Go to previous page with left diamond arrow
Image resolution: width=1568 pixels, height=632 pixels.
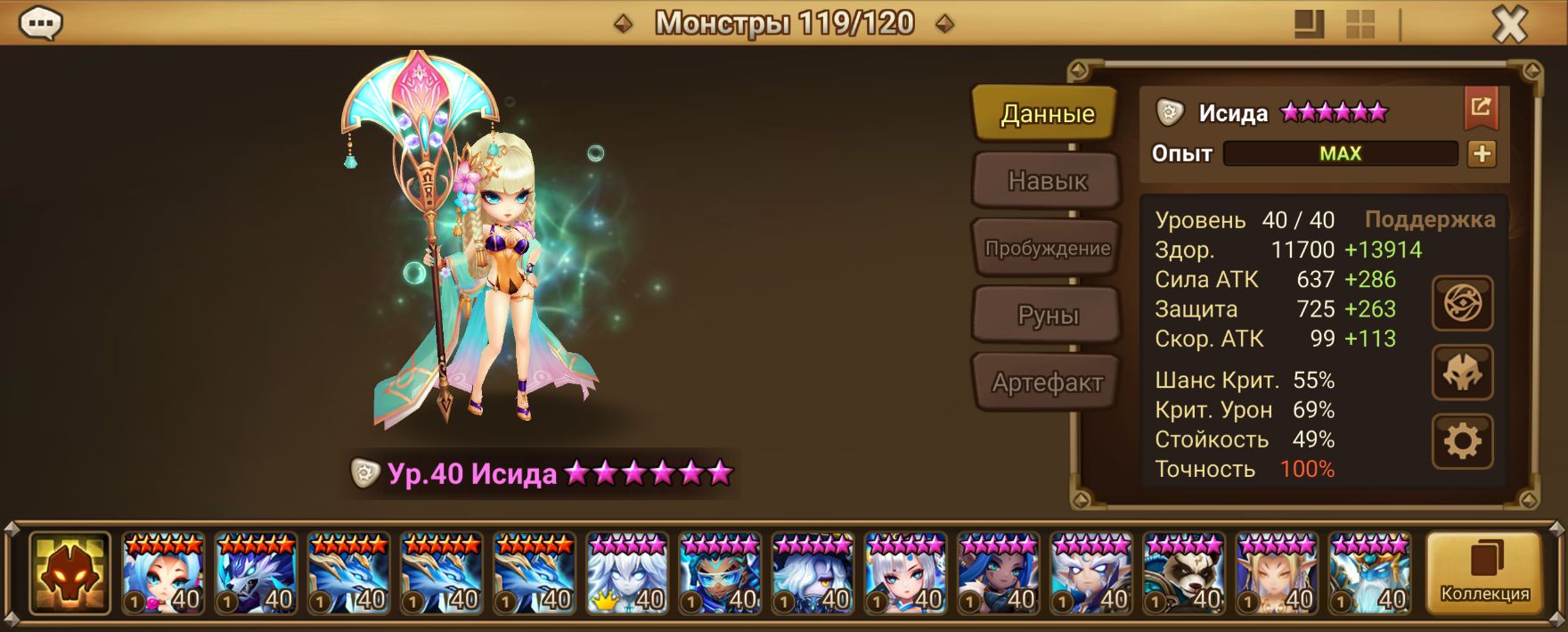pos(624,24)
